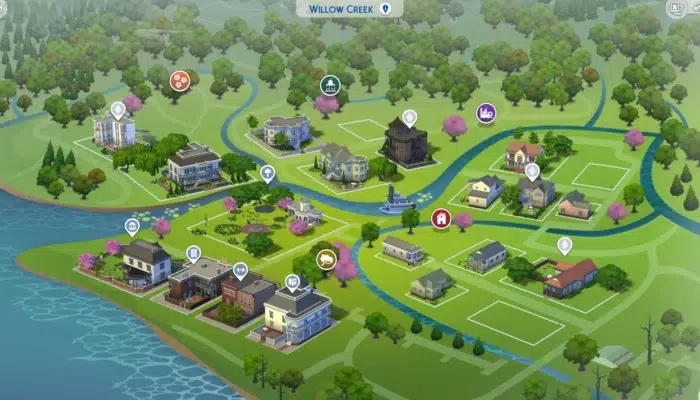Click the pin over the white apartment building

click(118, 109)
